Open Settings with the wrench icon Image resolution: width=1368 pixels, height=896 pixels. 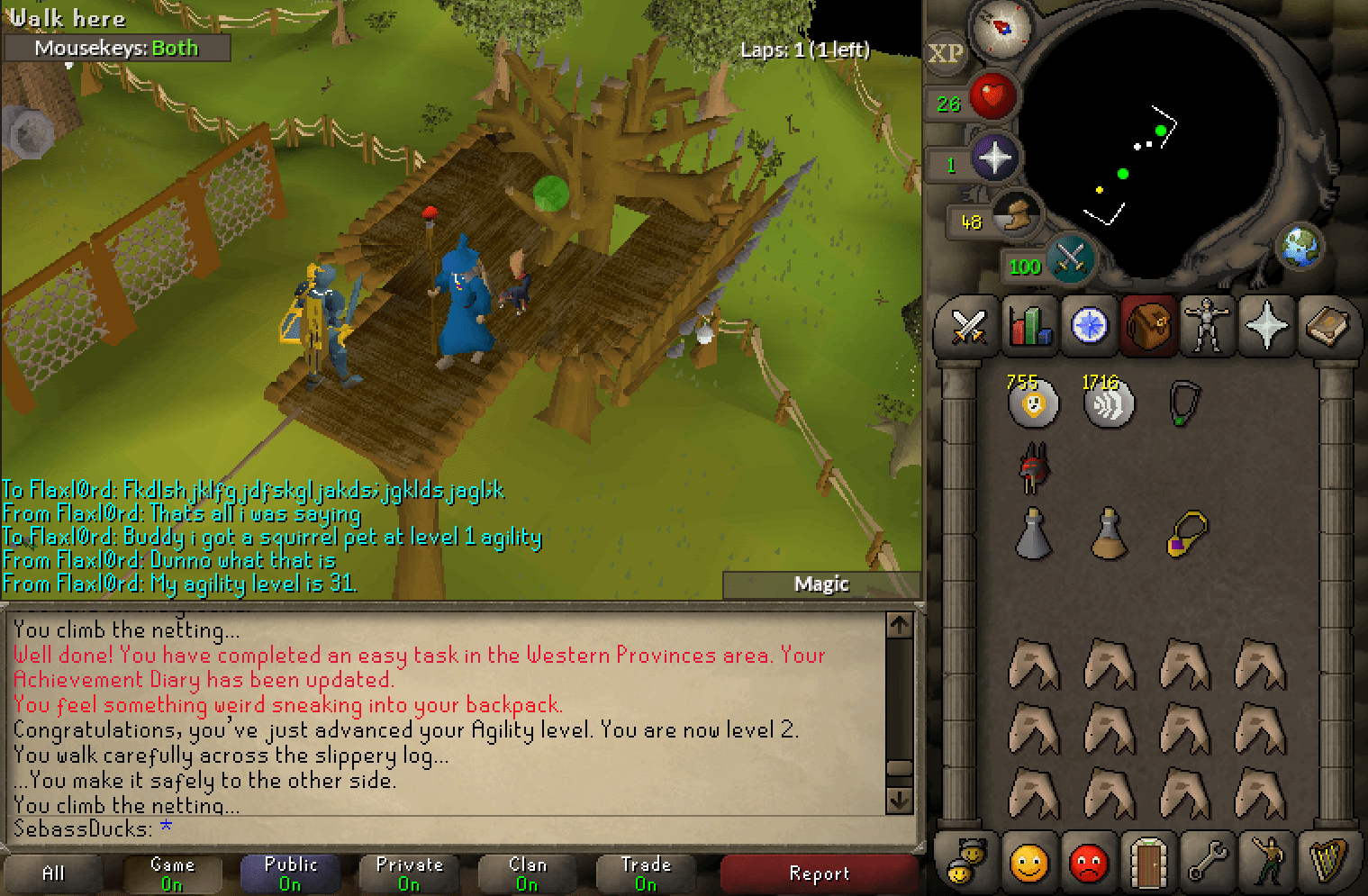point(1209,862)
